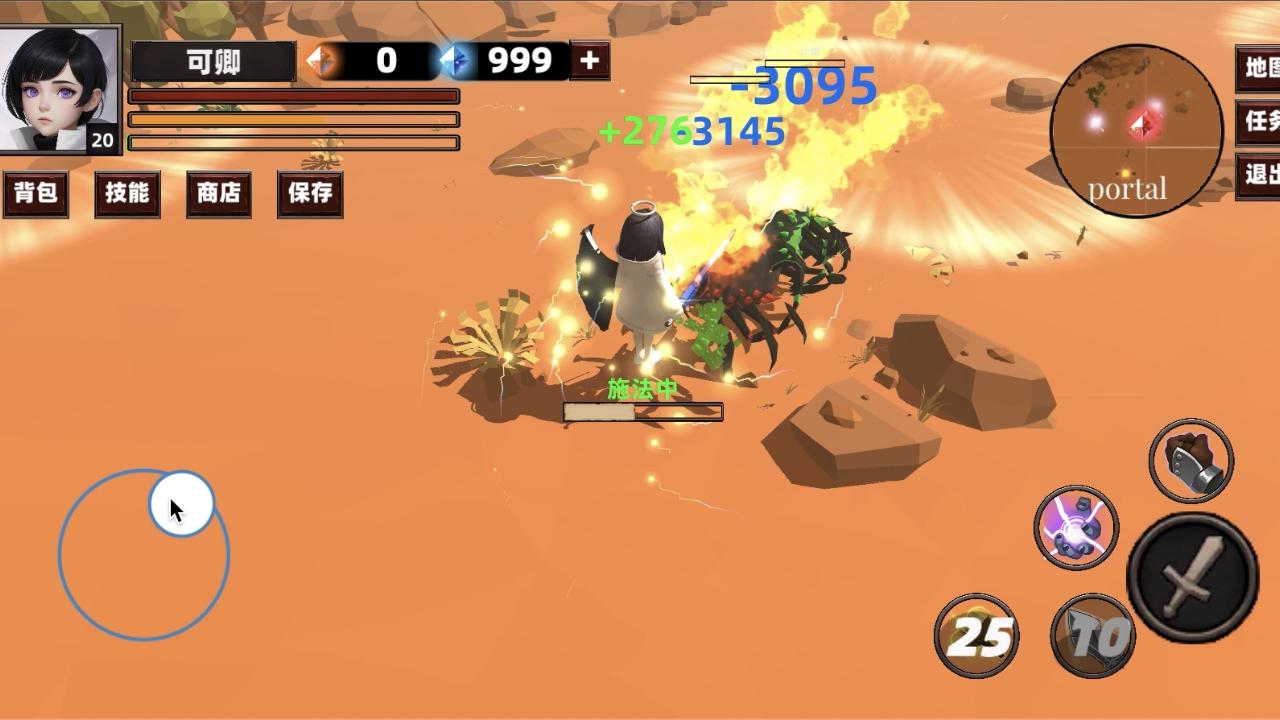Click the virtual joystick knob

[181, 505]
